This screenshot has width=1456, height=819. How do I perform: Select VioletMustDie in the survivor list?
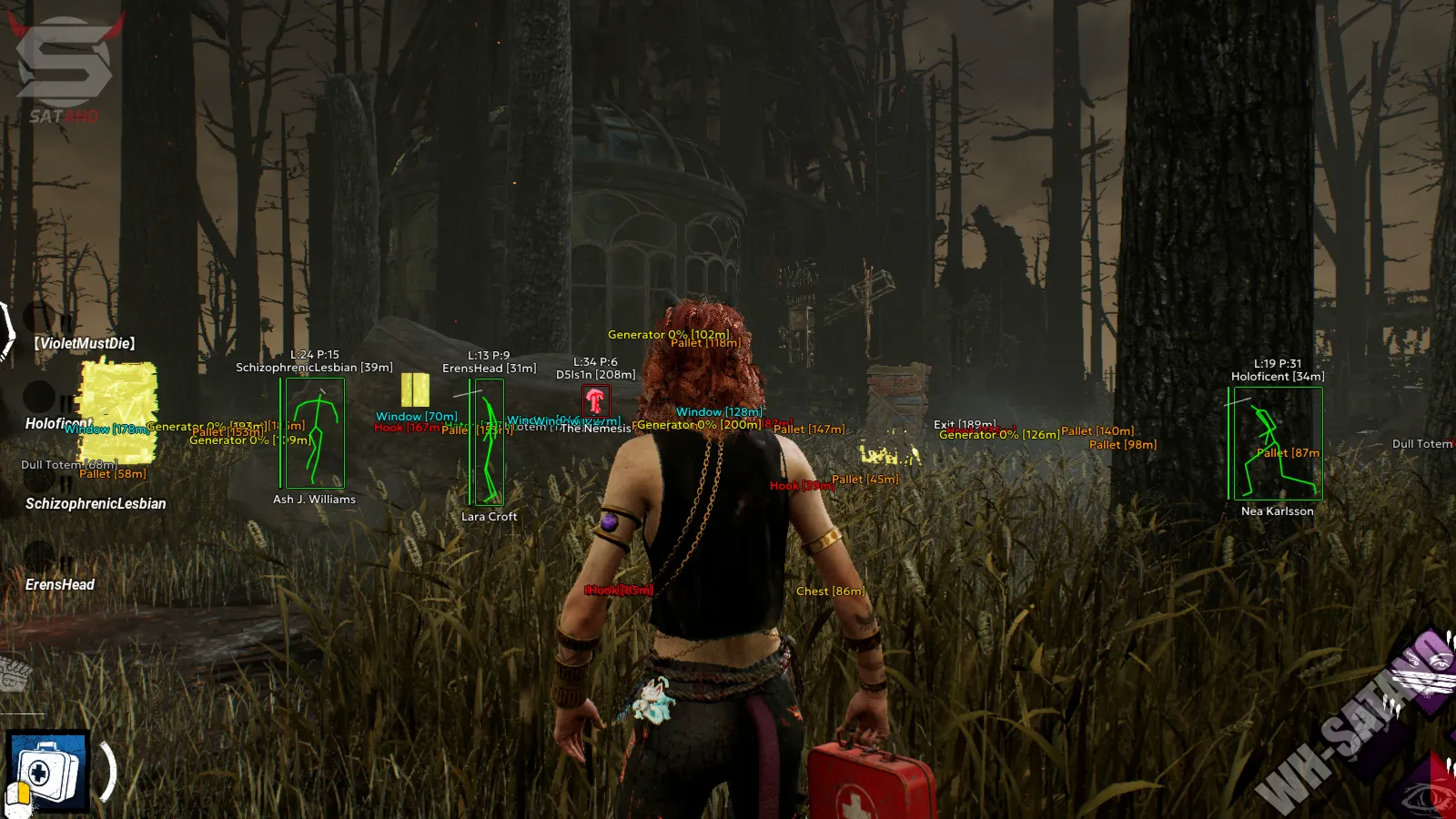(x=85, y=343)
